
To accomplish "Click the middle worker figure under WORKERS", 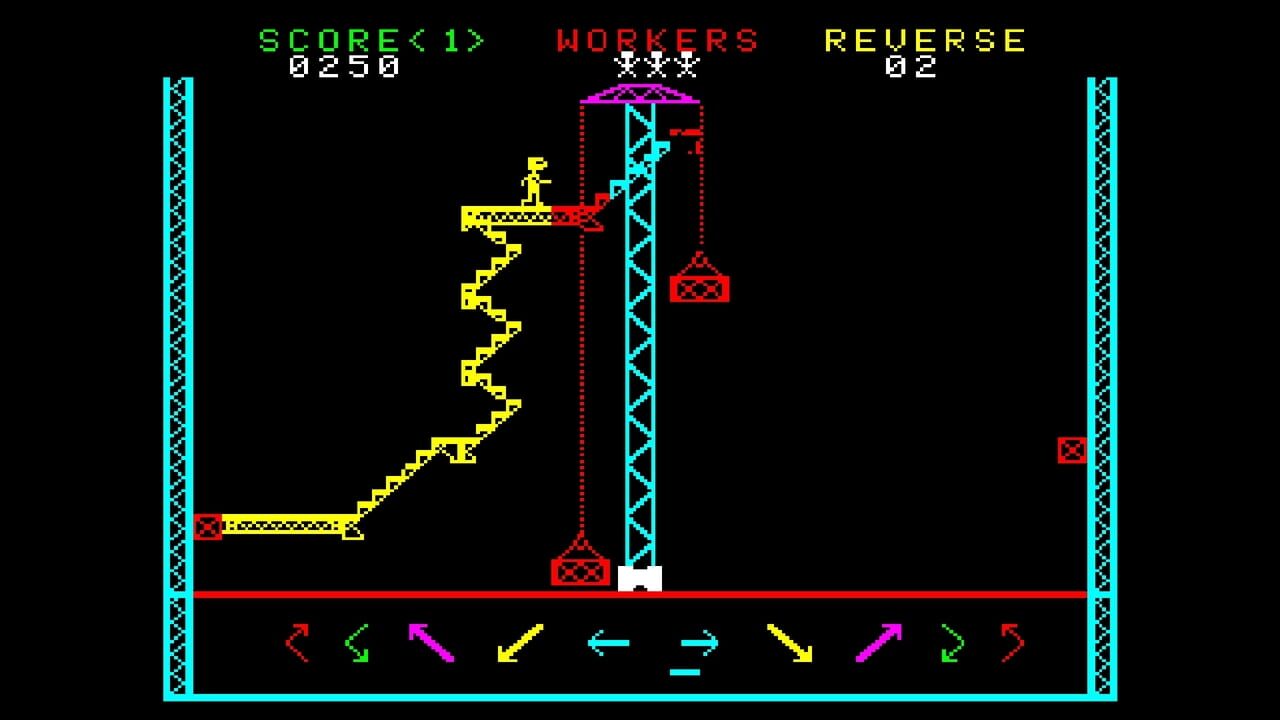I will (655, 70).
